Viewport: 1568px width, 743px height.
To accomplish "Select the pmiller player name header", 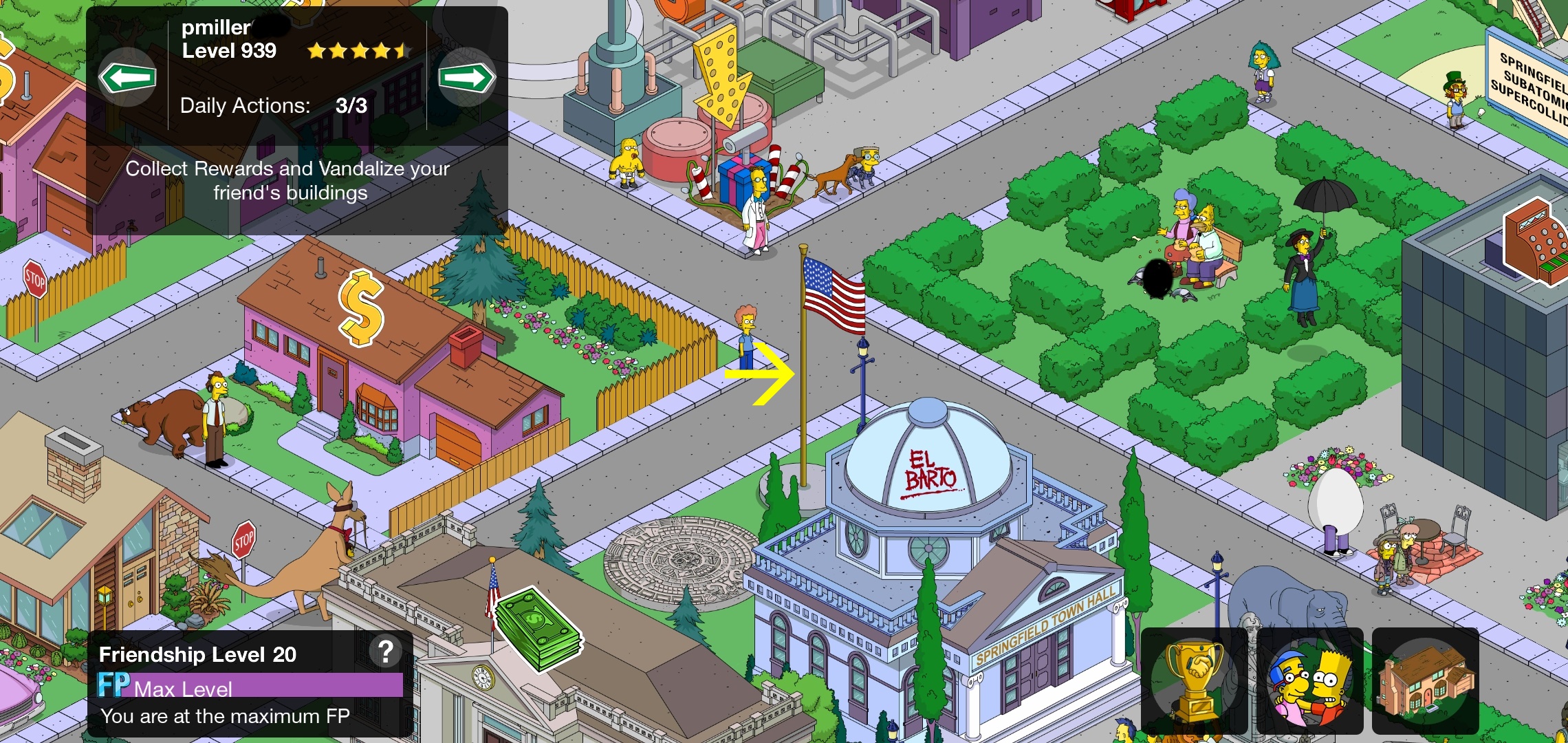I will point(217,28).
